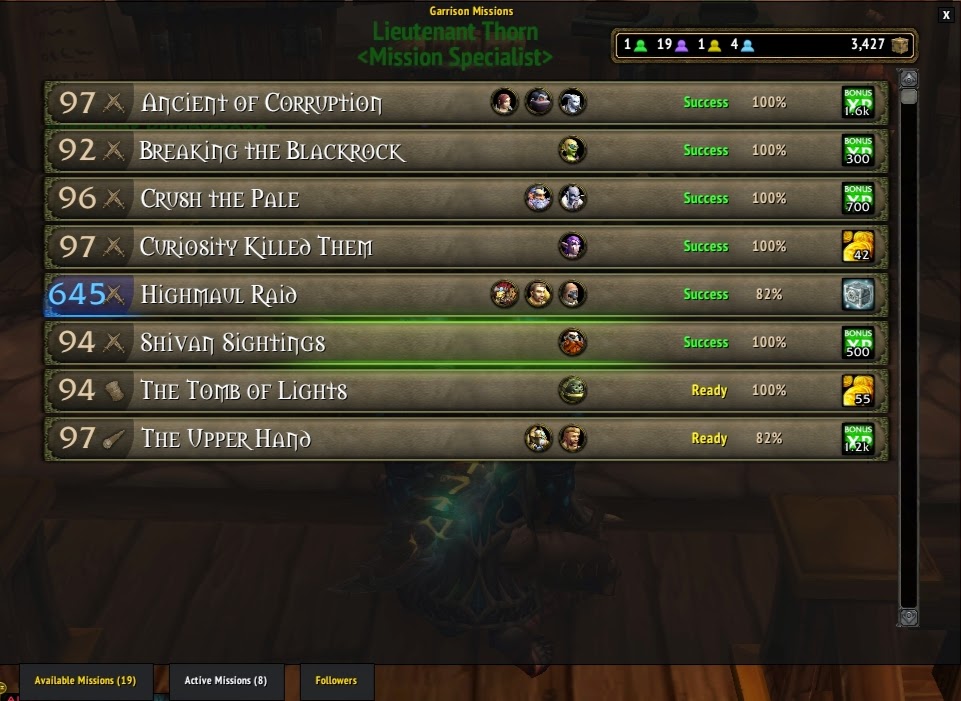This screenshot has height=701, width=961.
Task: Click the Bonus XP 300 reward icon
Action: point(858,151)
